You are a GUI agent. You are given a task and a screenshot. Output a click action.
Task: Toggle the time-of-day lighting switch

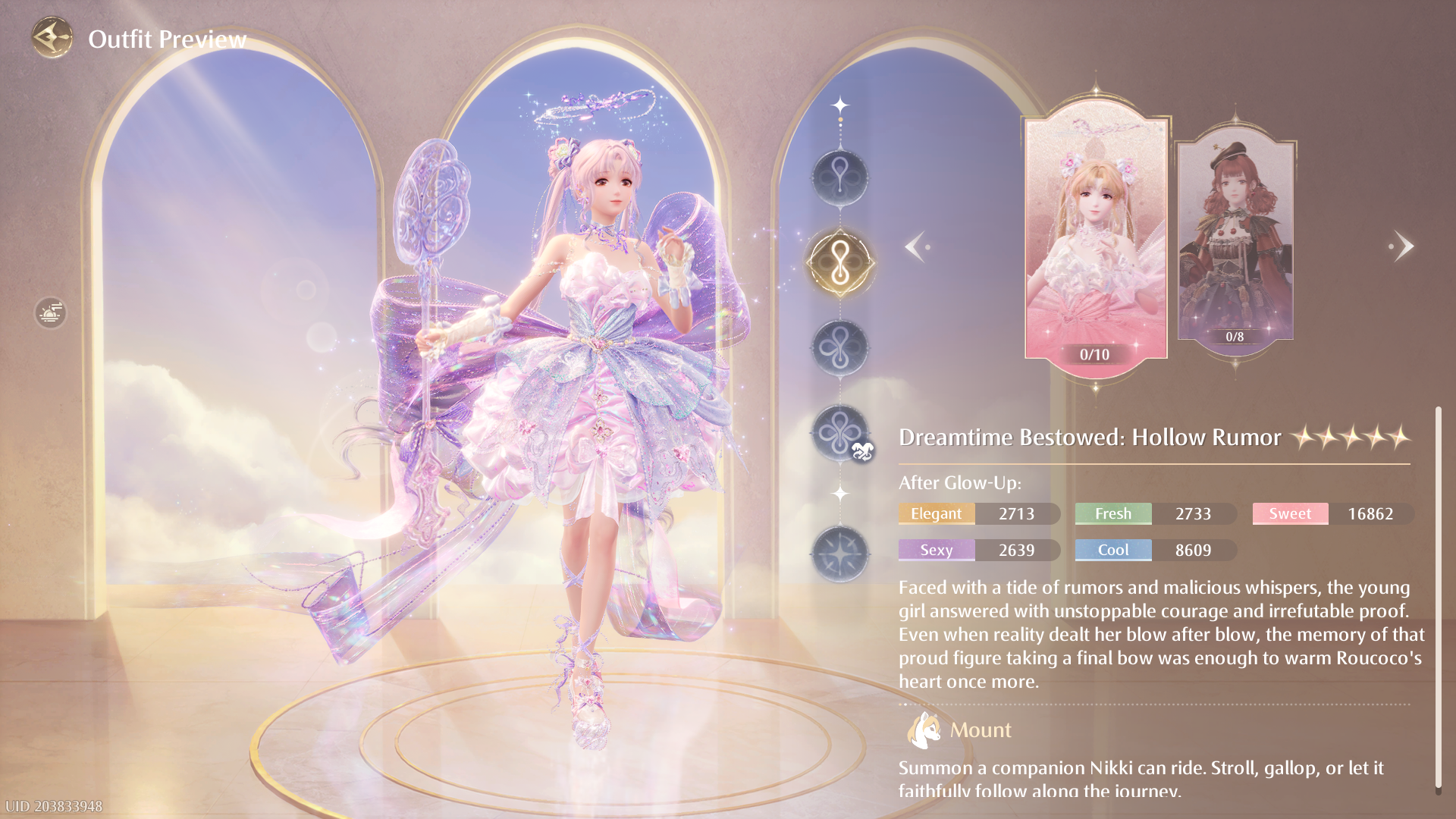(50, 312)
